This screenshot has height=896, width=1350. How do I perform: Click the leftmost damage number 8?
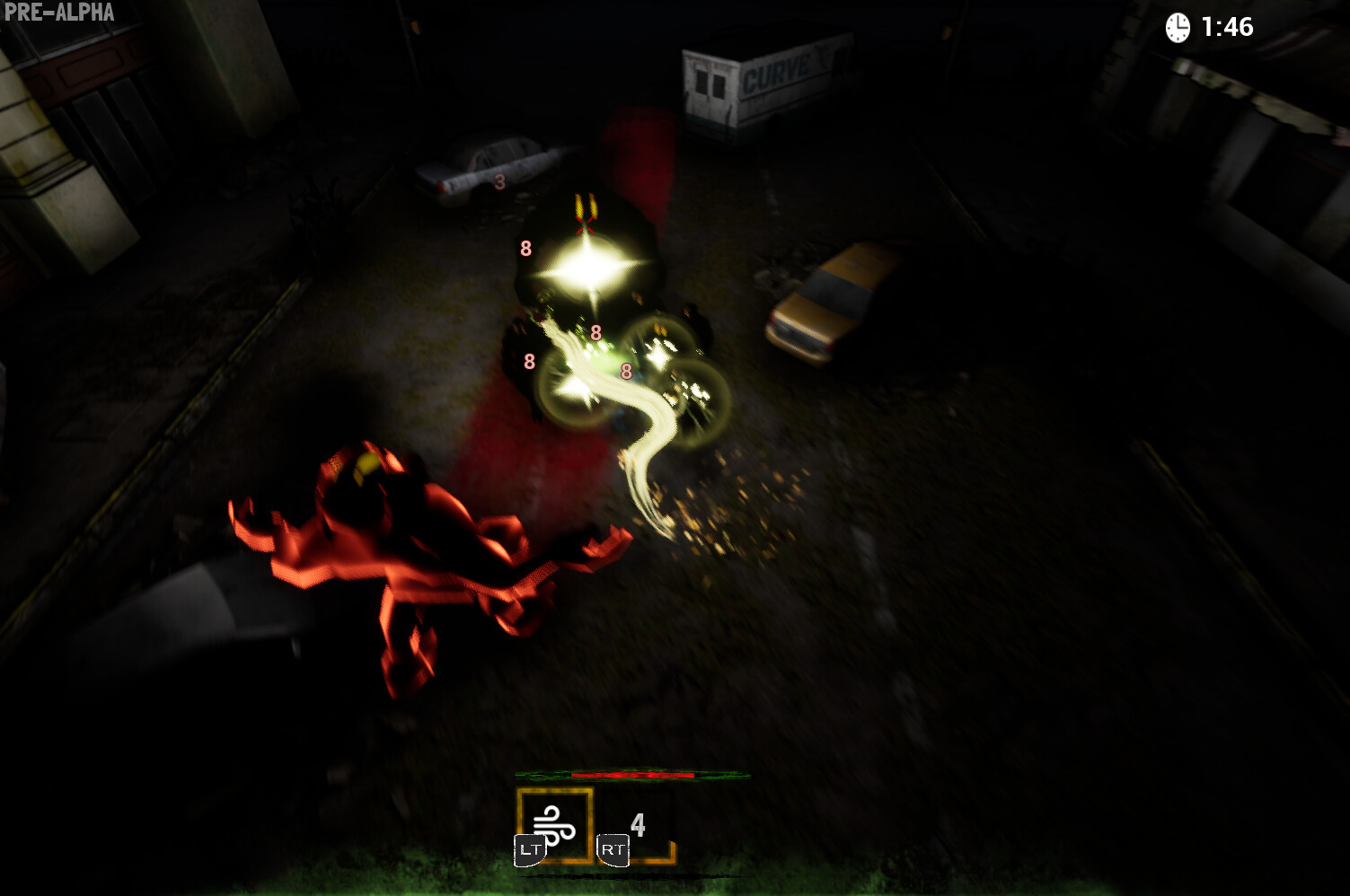click(528, 362)
